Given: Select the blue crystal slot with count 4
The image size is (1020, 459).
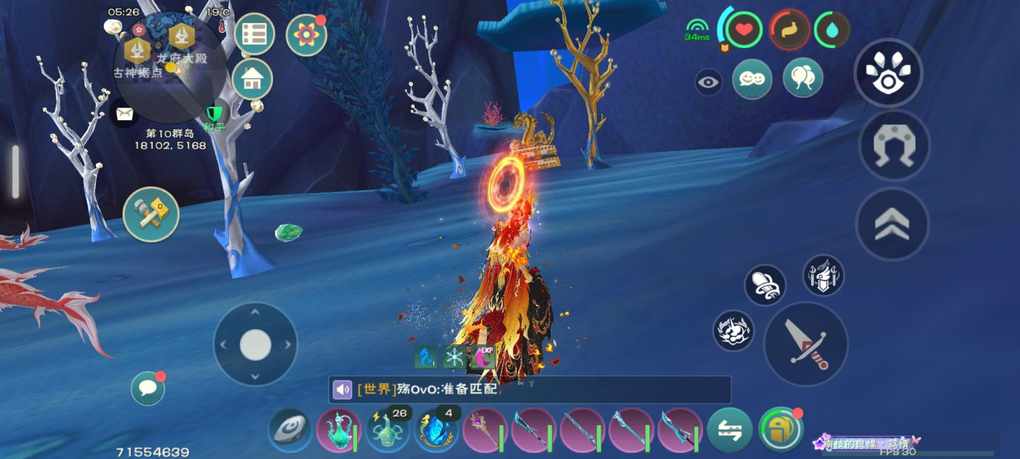Looking at the screenshot, I should 435,431.
